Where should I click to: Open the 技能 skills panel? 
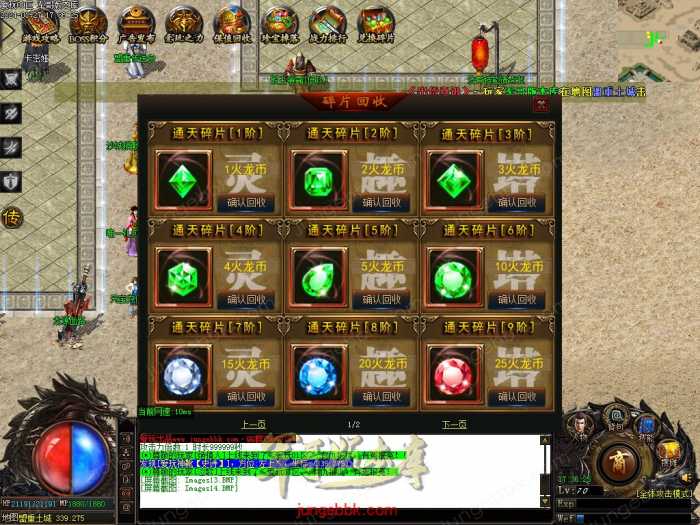649,432
